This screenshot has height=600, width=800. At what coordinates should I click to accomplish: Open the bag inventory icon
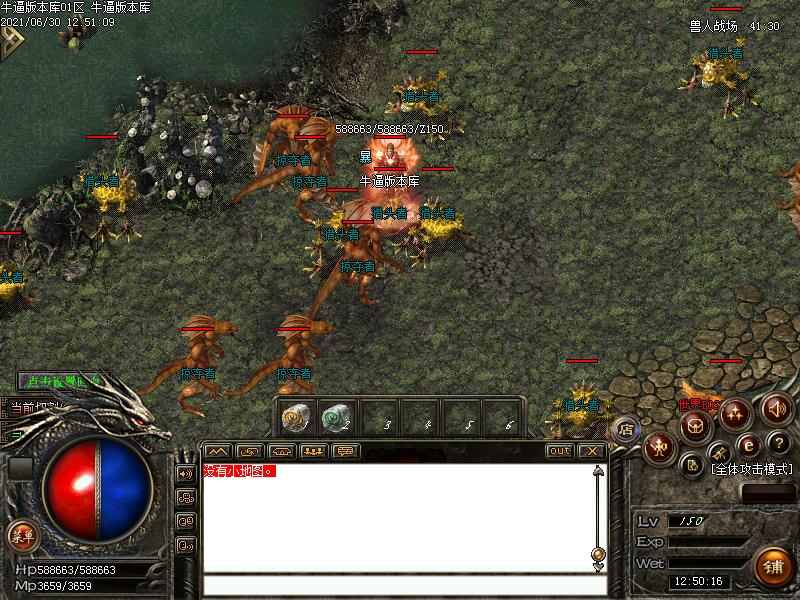pyautogui.click(x=695, y=426)
